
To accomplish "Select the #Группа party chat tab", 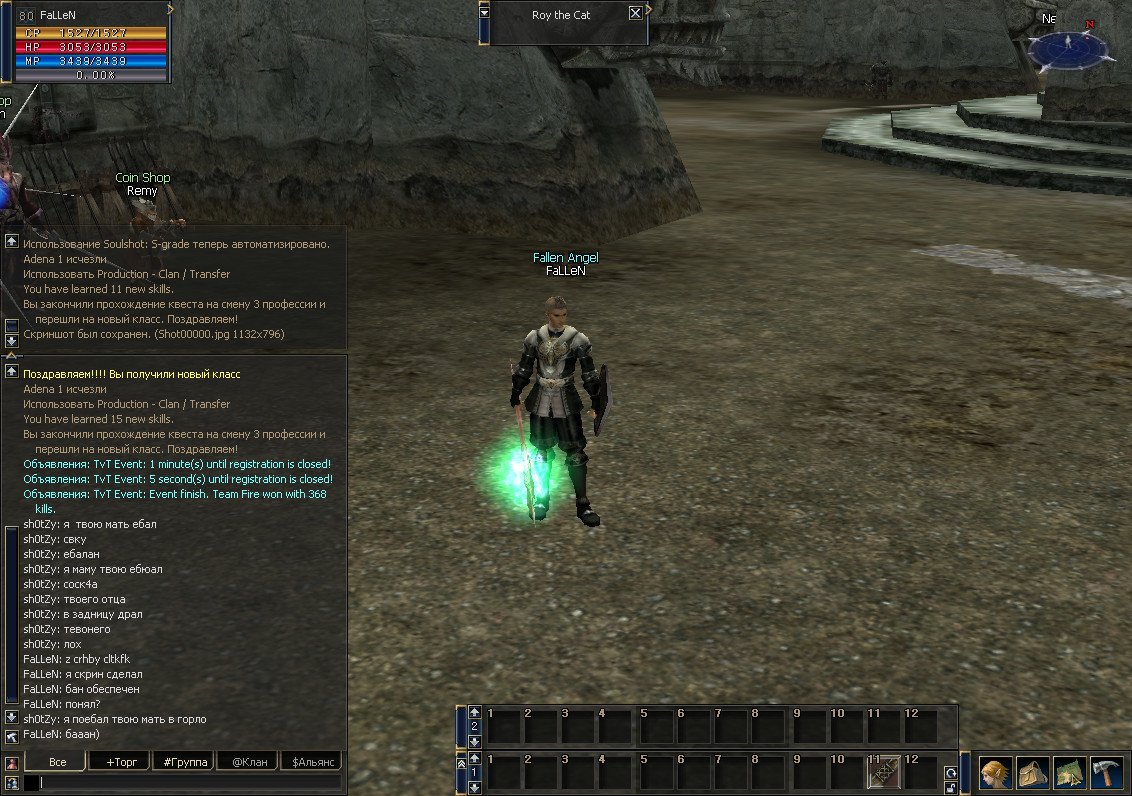I will pyautogui.click(x=183, y=762).
